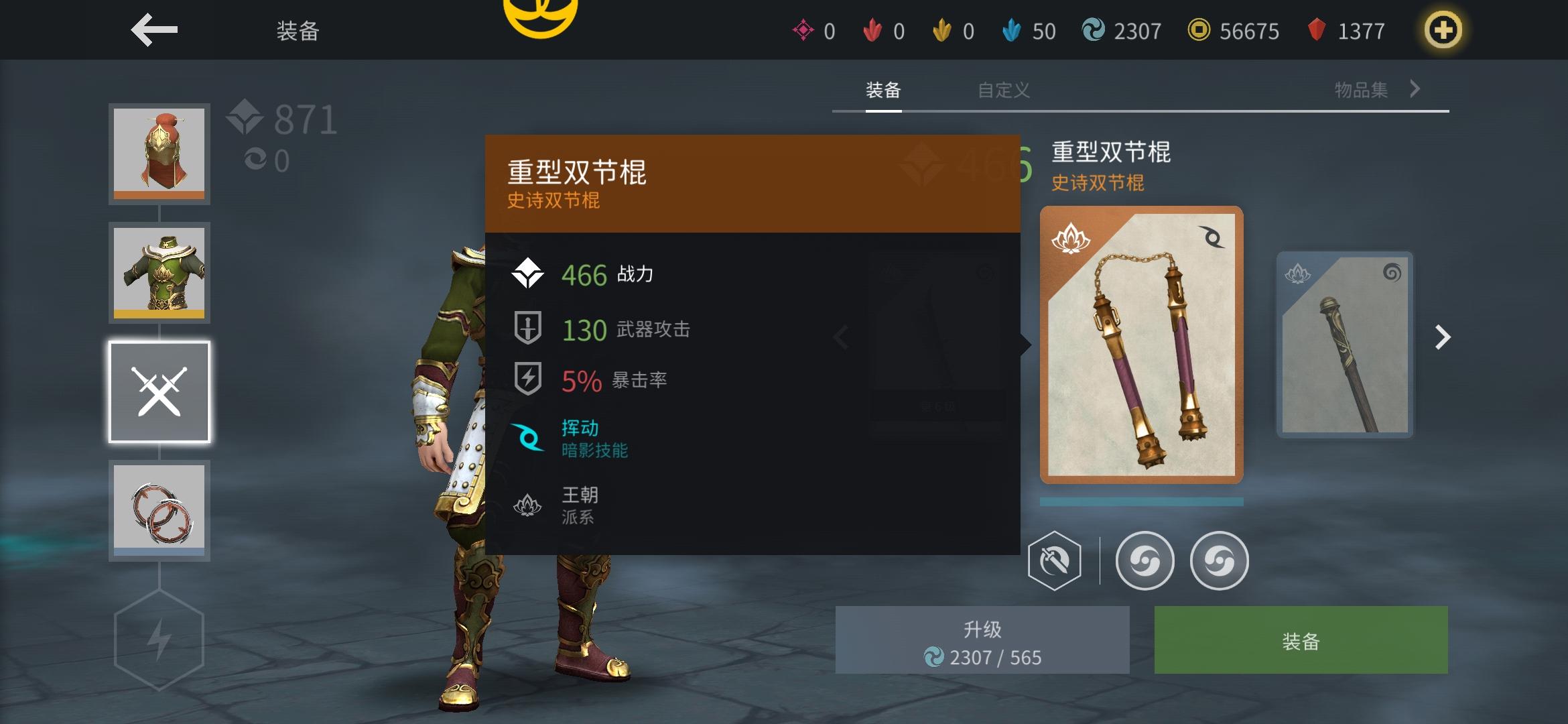Open the staff weapon thumbnail card

(x=1344, y=342)
